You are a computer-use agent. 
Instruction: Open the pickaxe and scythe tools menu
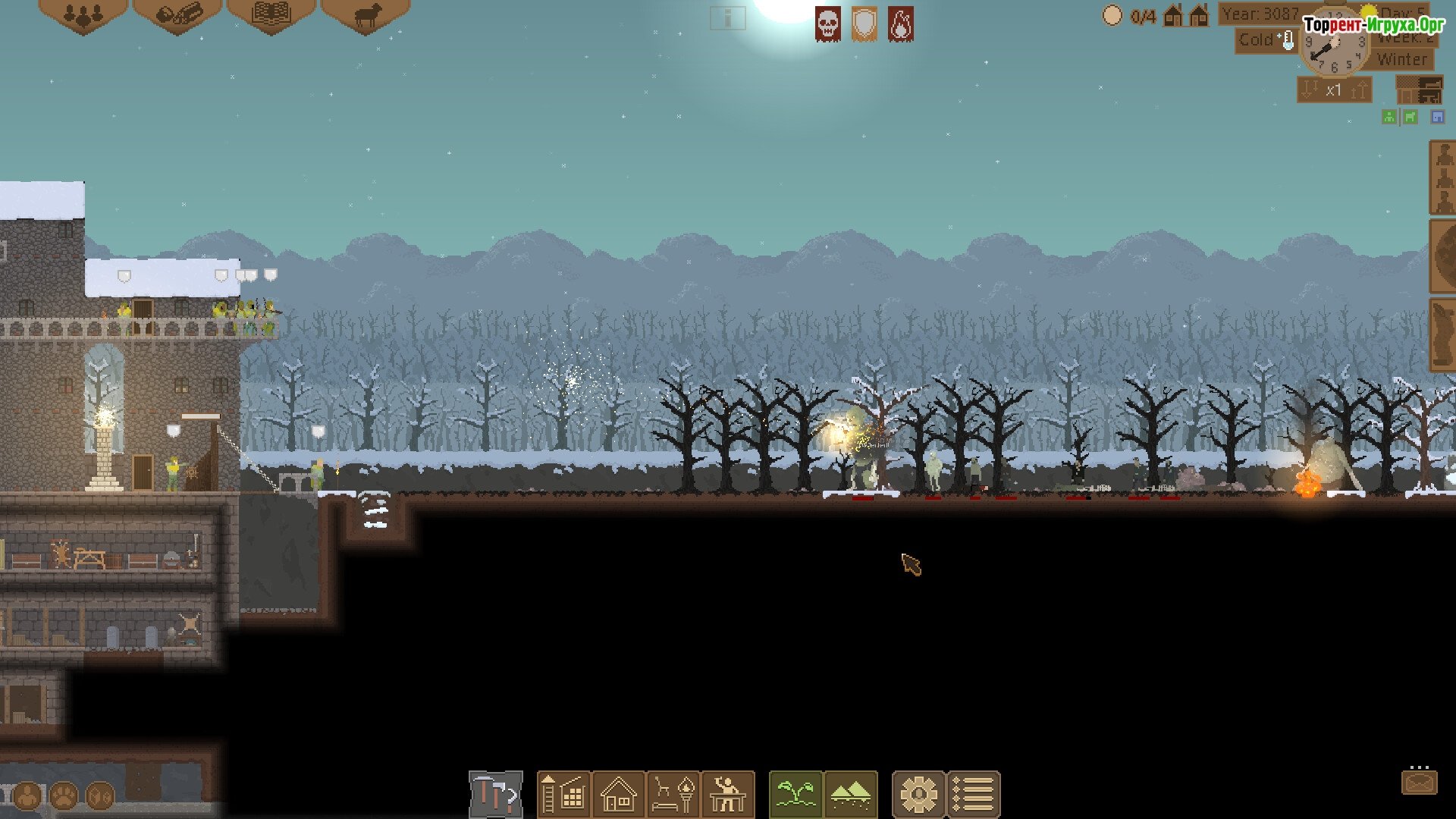496,795
